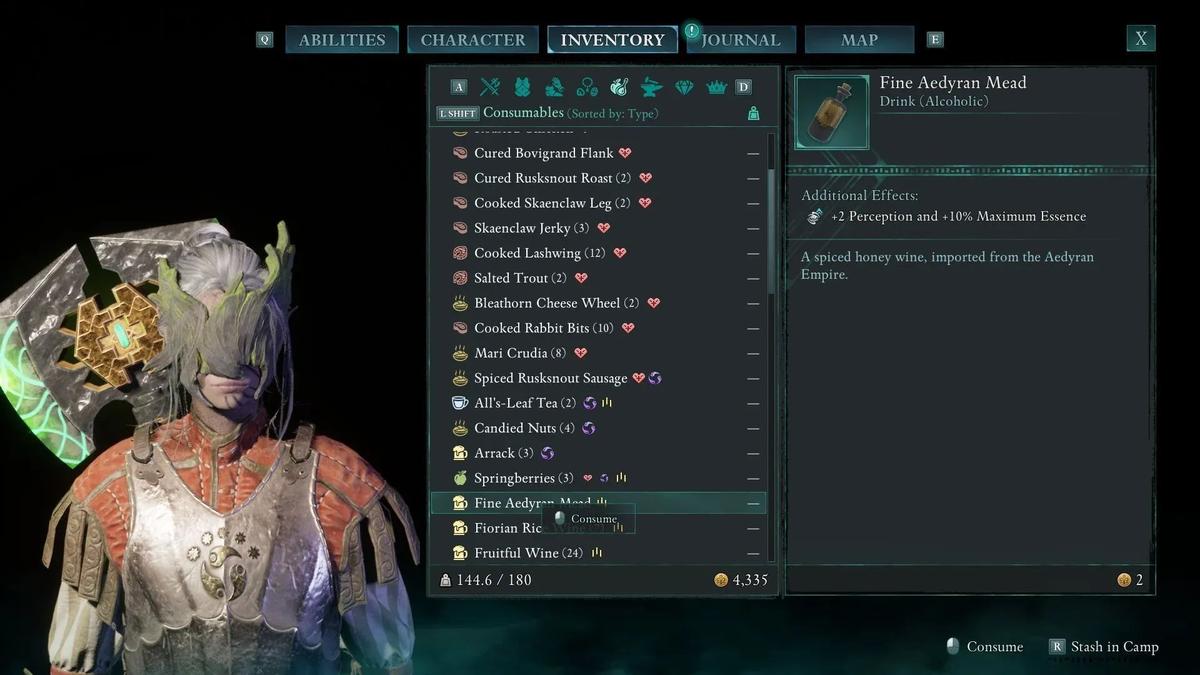Open the anvil crafting materials category

pos(651,87)
